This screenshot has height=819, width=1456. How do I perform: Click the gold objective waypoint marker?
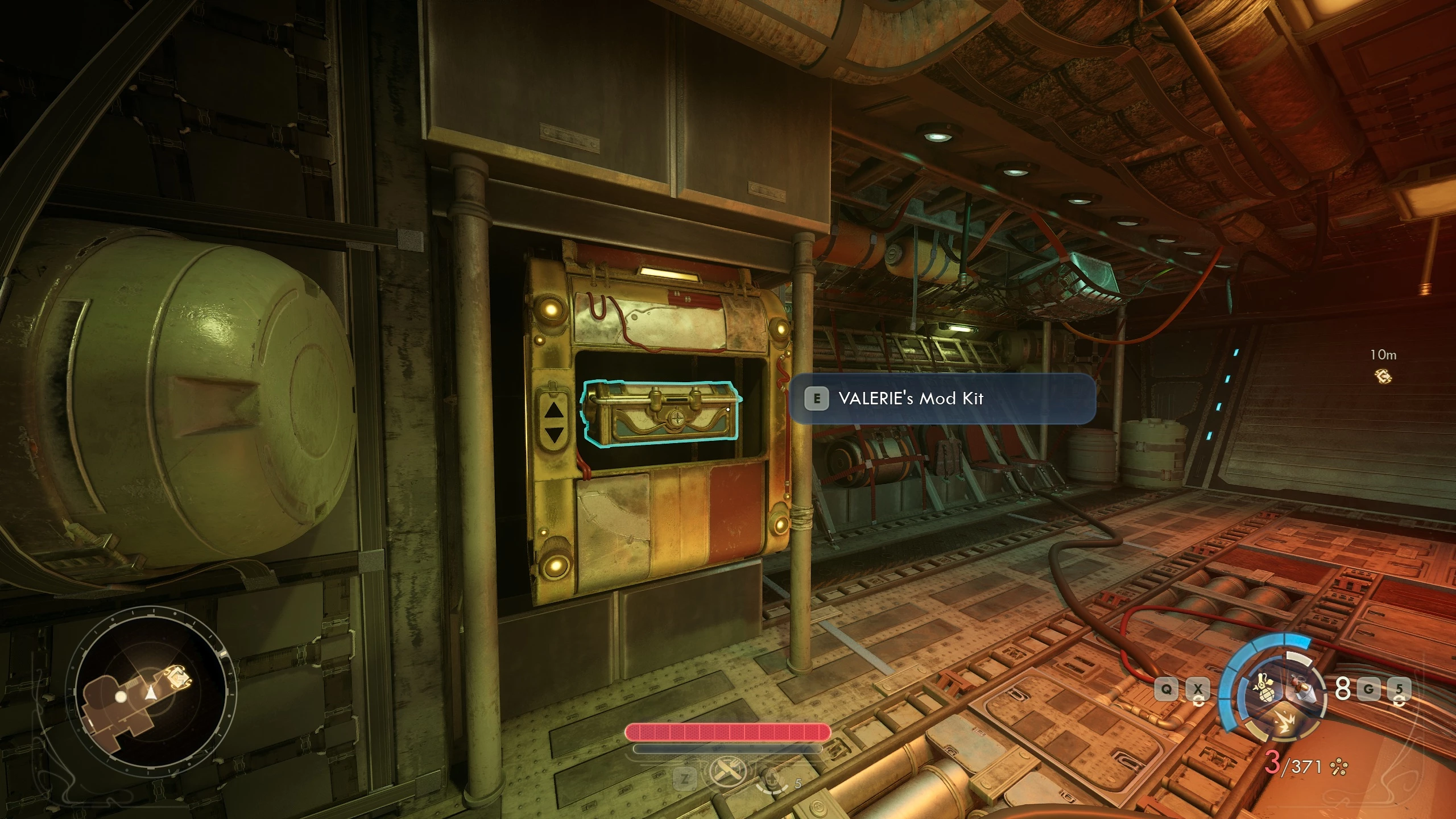1383,376
